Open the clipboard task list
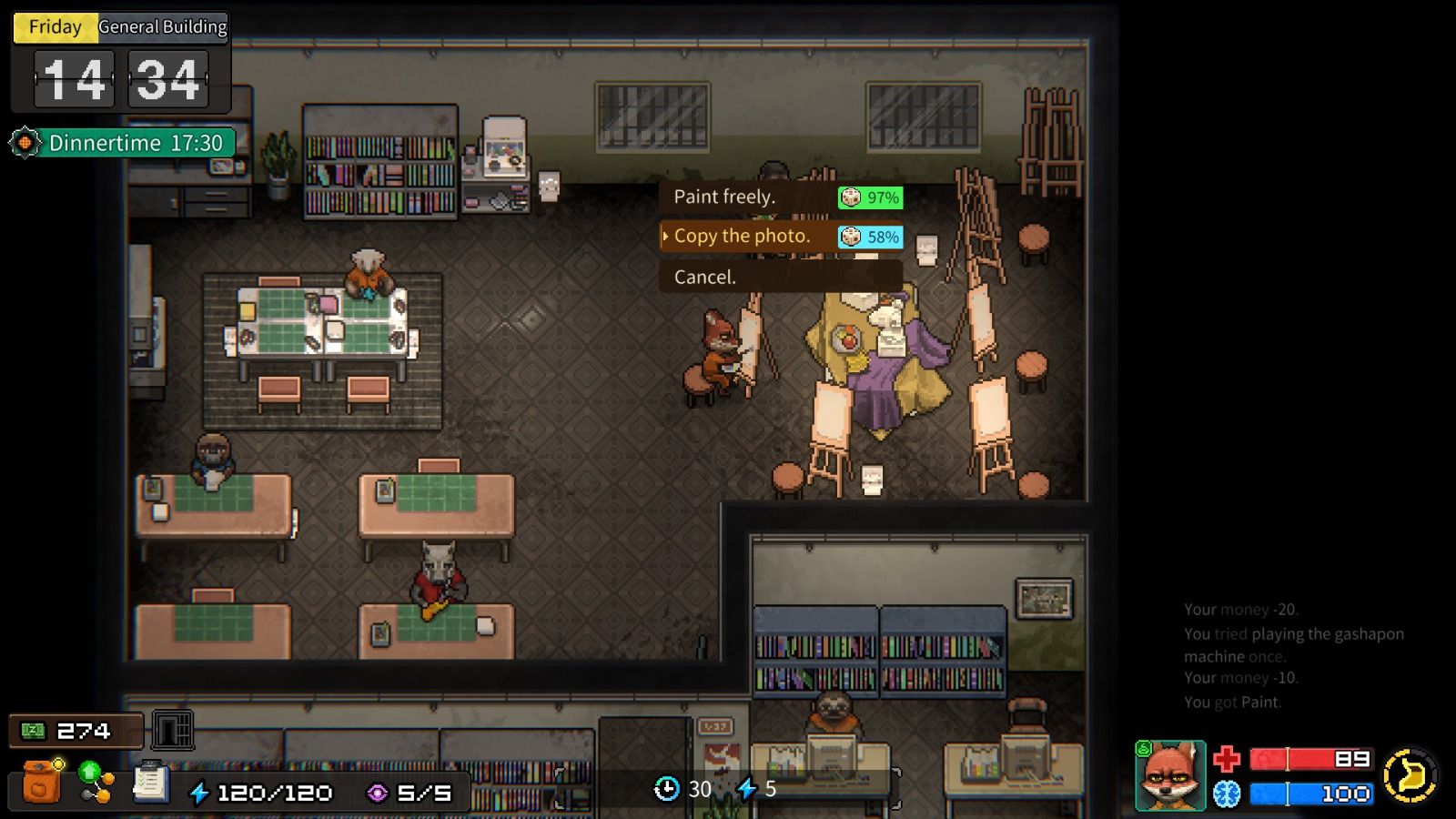 150,783
